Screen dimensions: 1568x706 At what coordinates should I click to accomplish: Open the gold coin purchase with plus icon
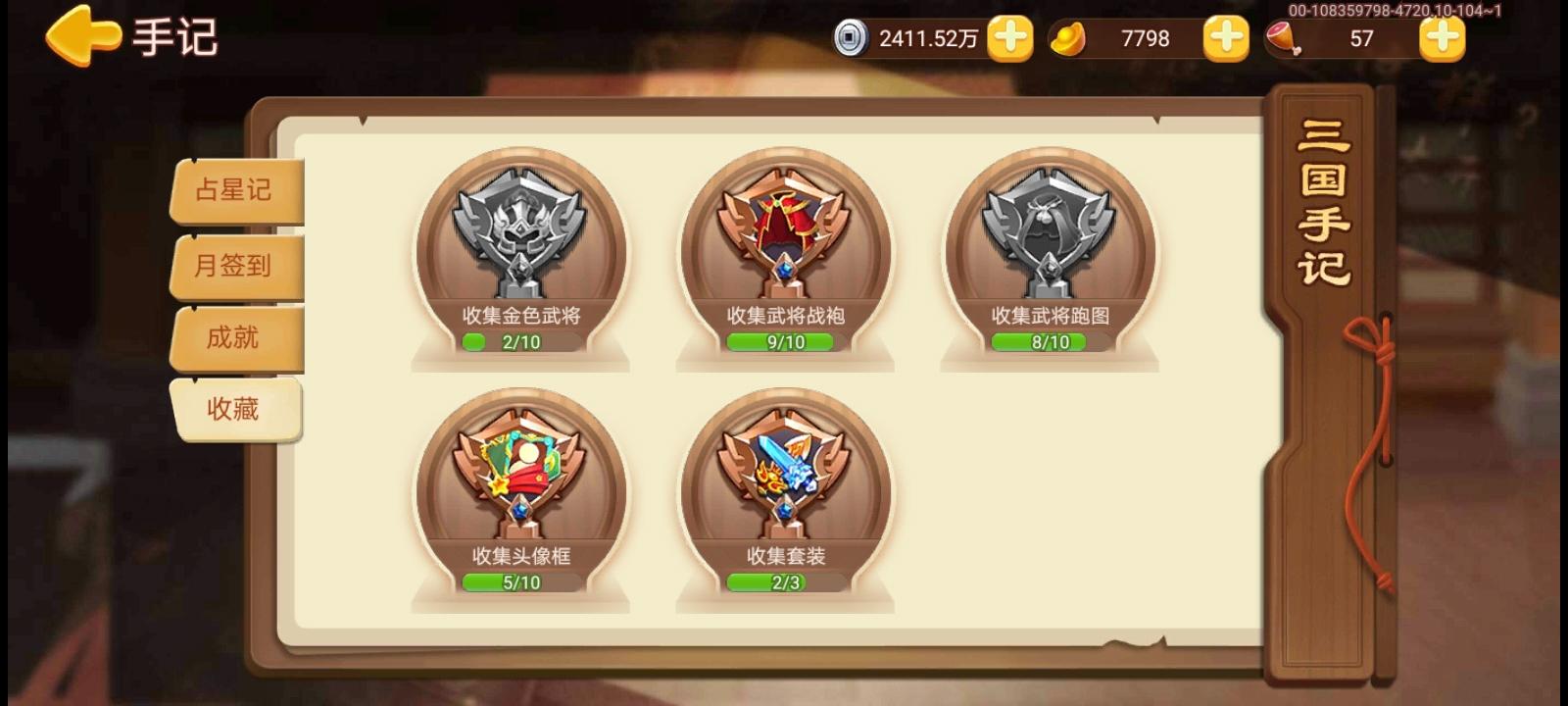coord(1011,38)
